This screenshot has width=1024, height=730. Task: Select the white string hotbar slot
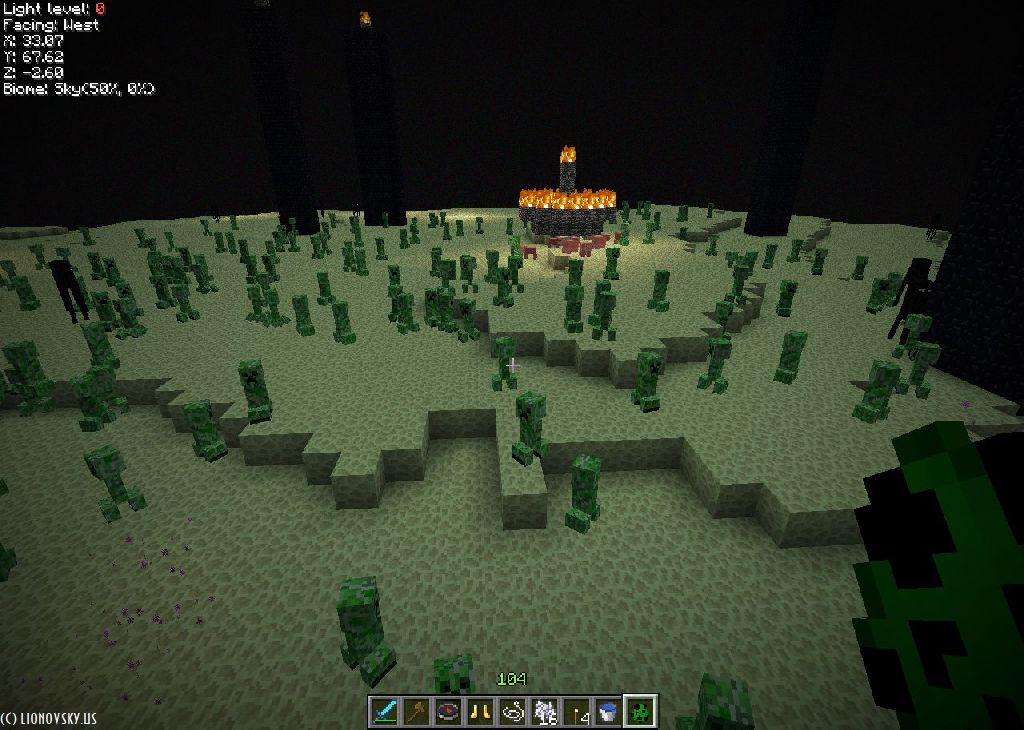[512, 711]
